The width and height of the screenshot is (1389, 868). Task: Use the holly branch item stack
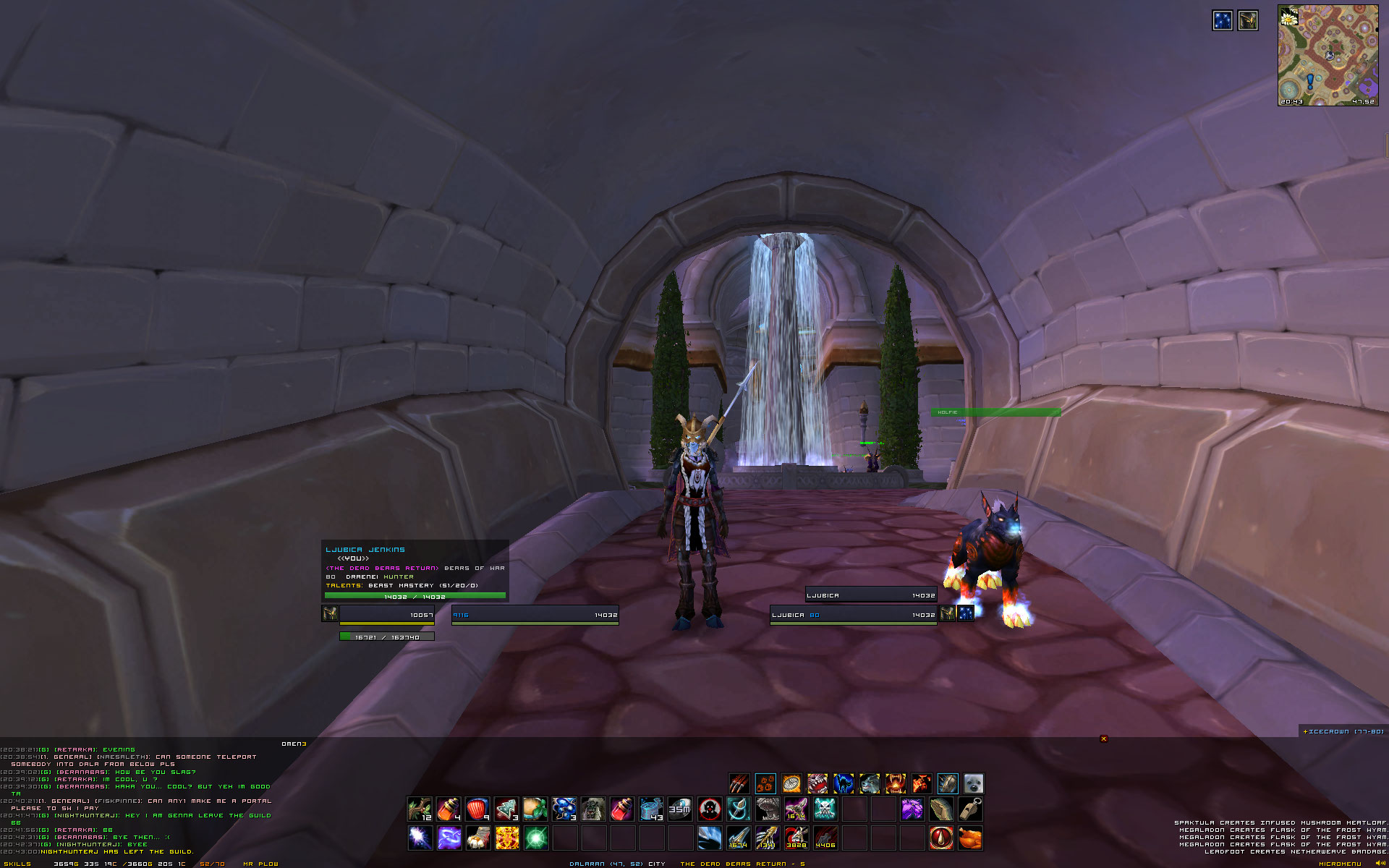420,809
